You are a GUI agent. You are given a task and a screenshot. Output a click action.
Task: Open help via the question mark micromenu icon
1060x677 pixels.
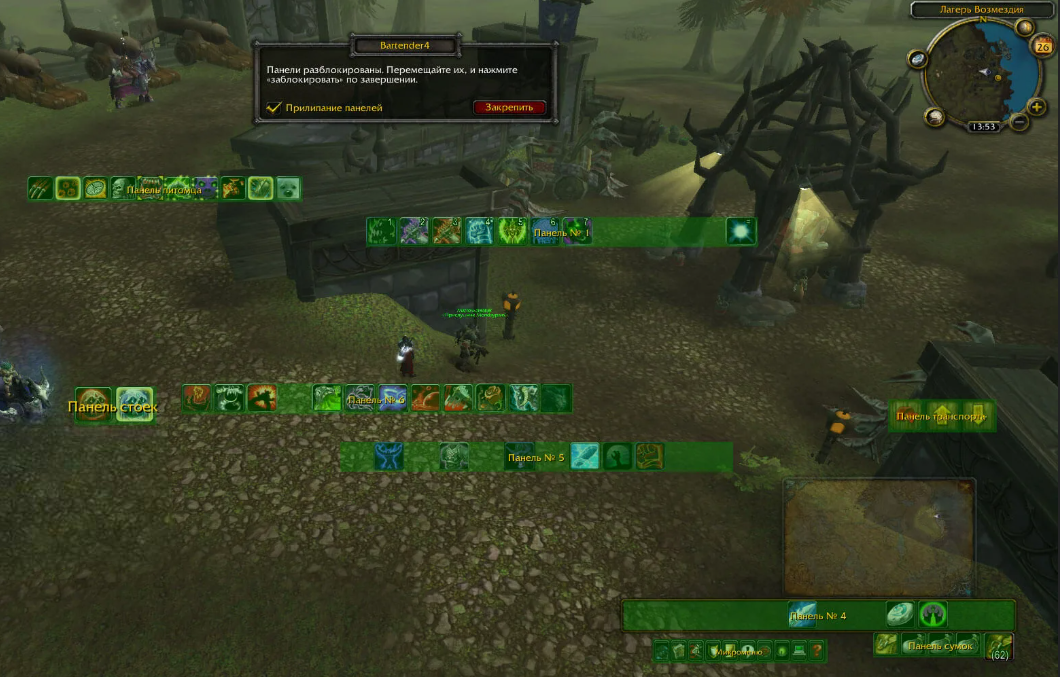(818, 651)
